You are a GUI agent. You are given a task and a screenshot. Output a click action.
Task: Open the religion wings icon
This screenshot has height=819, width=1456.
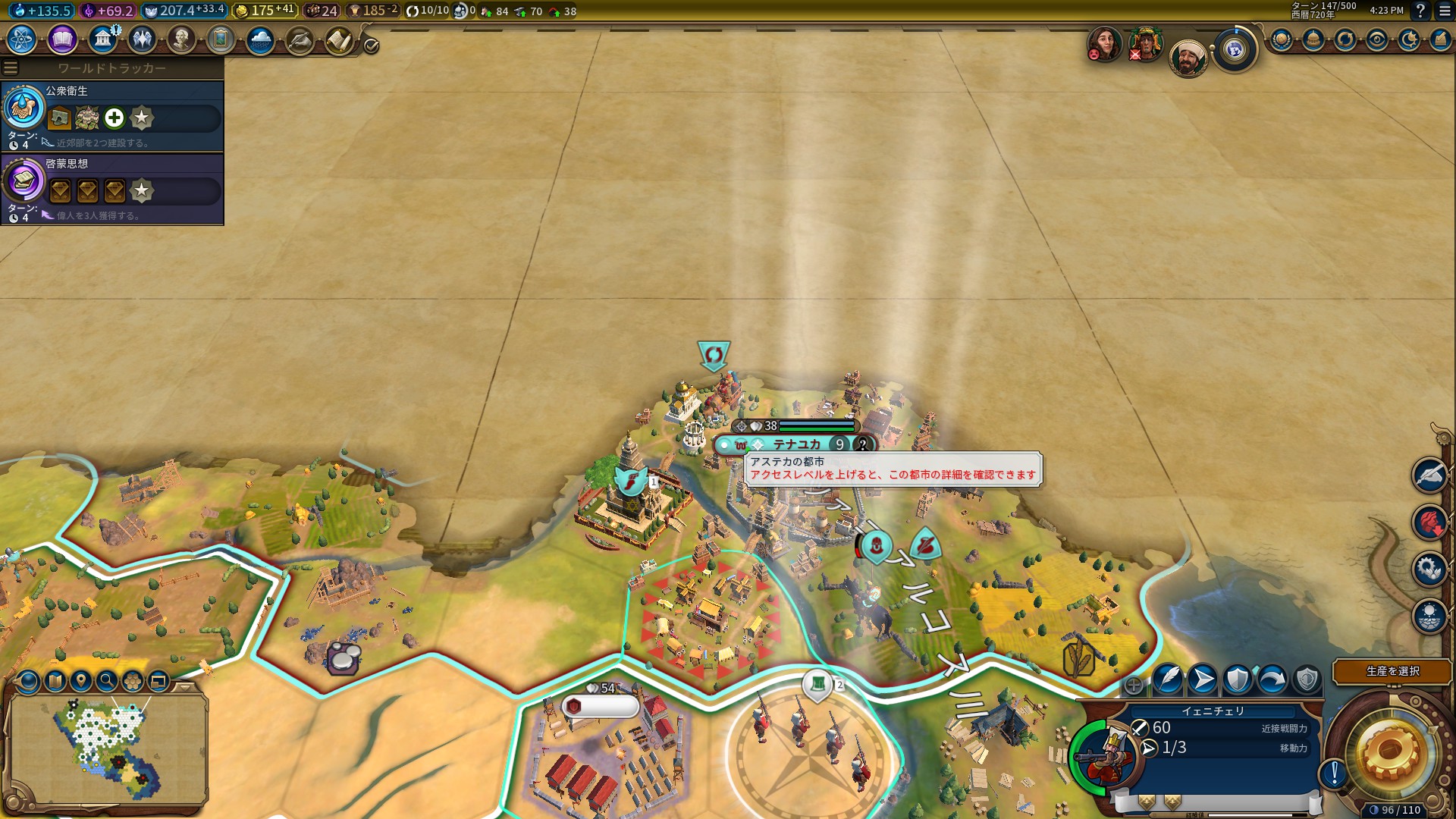(x=142, y=39)
